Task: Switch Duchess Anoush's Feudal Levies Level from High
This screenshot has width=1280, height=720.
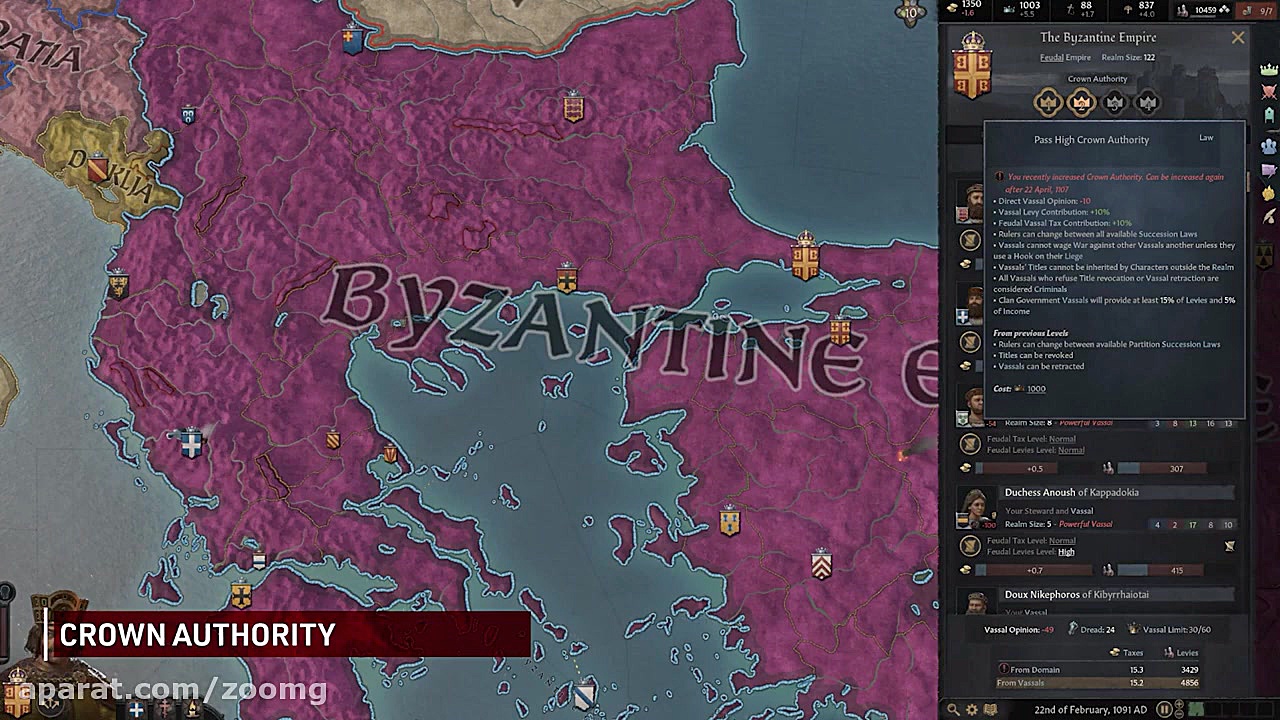Action: point(1066,552)
